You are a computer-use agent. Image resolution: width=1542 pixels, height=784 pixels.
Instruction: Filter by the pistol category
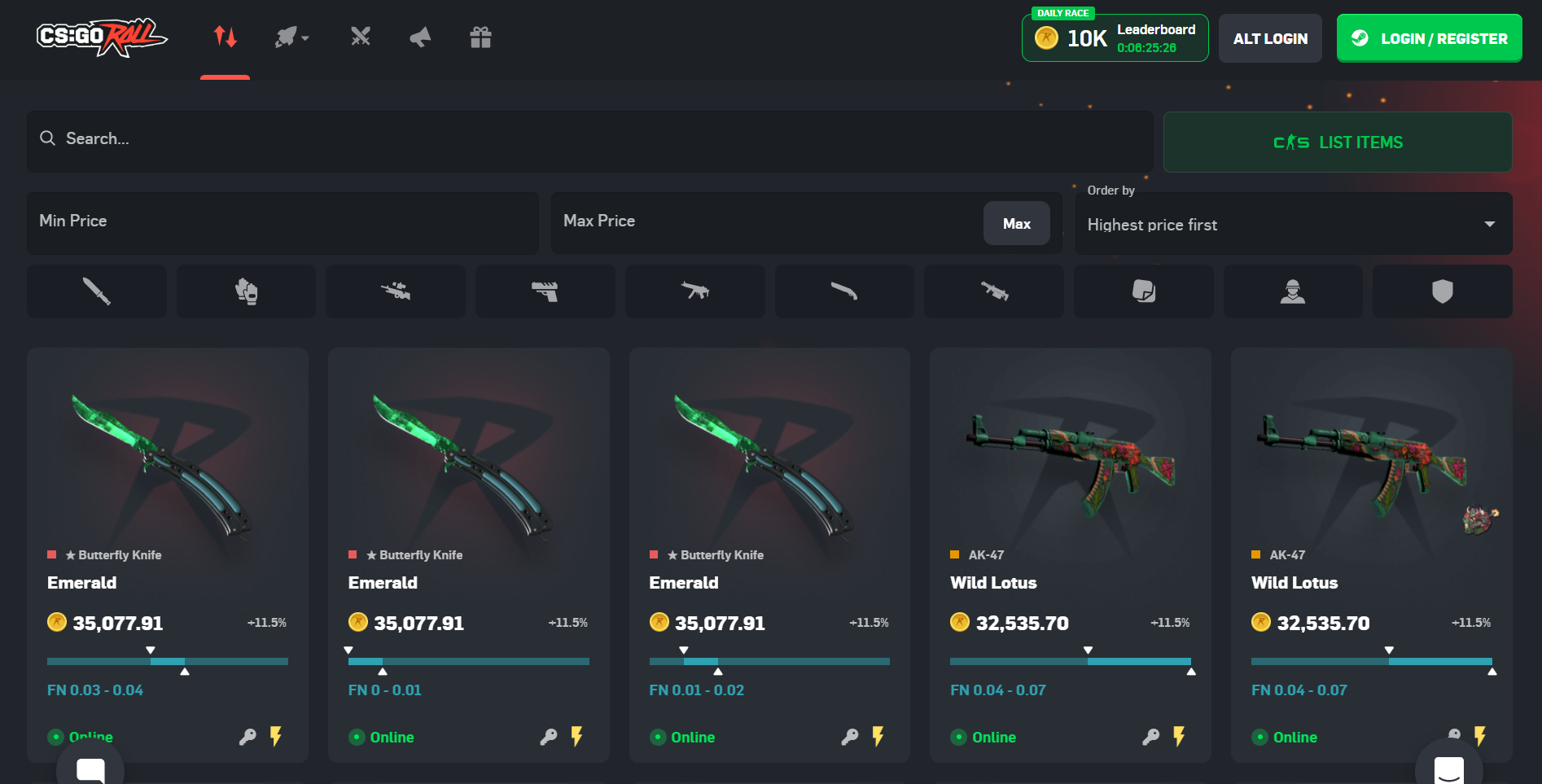point(545,291)
